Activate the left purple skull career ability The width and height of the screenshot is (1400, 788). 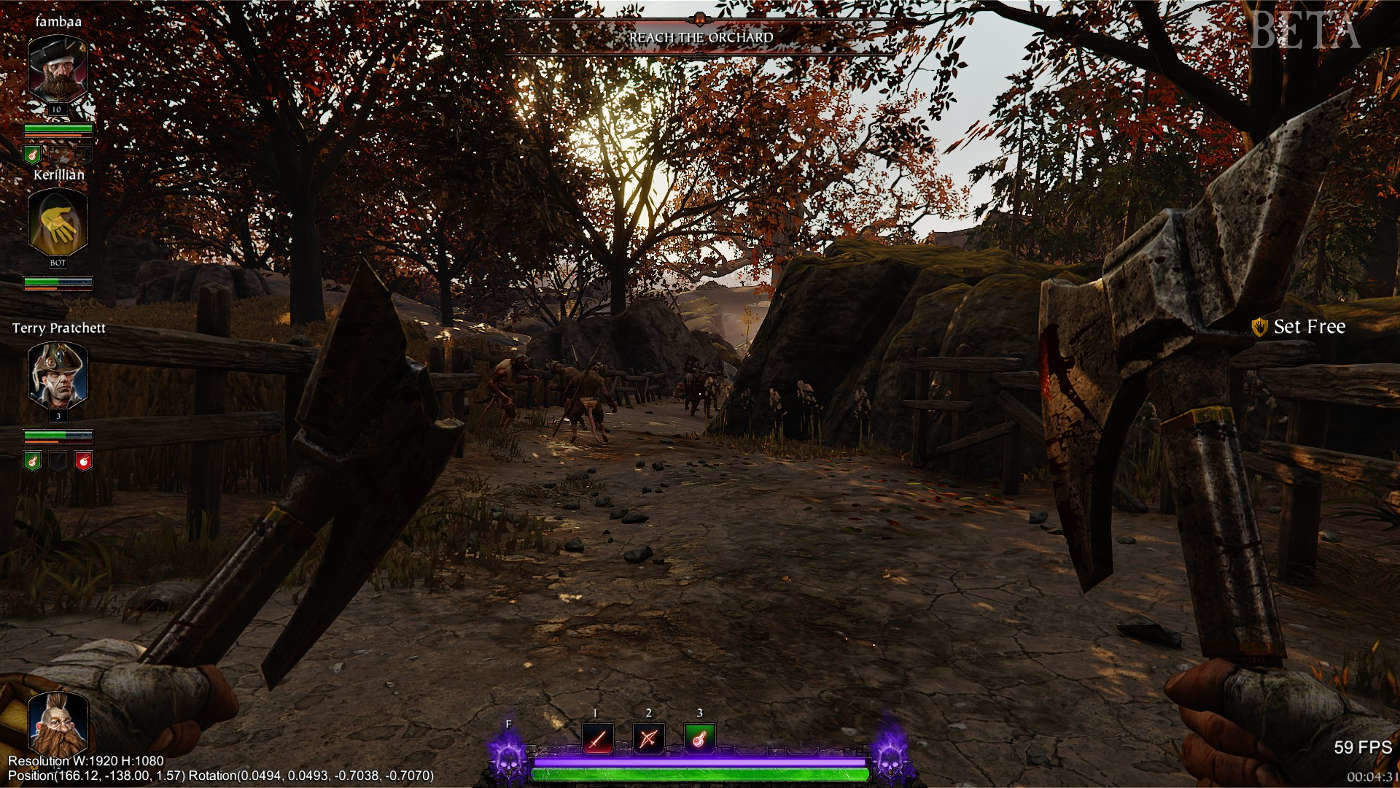pos(509,754)
